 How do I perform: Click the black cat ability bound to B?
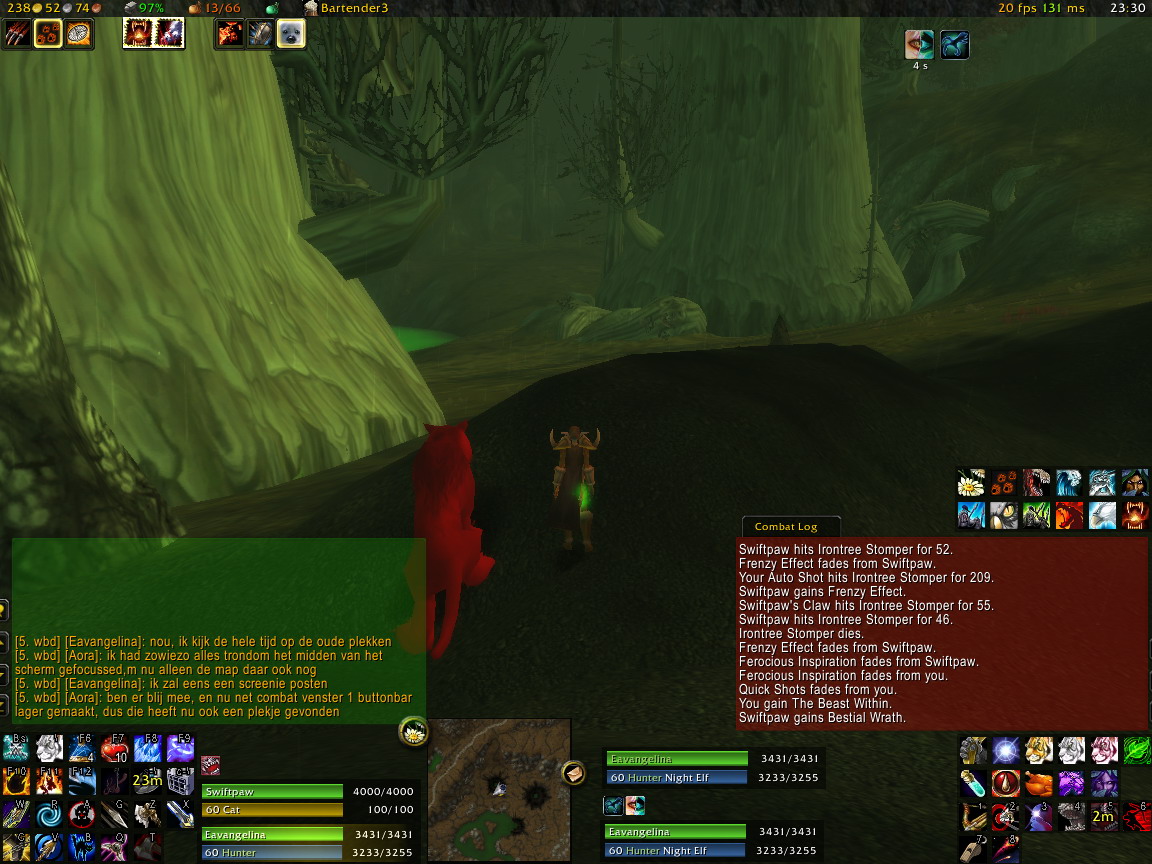click(81, 846)
